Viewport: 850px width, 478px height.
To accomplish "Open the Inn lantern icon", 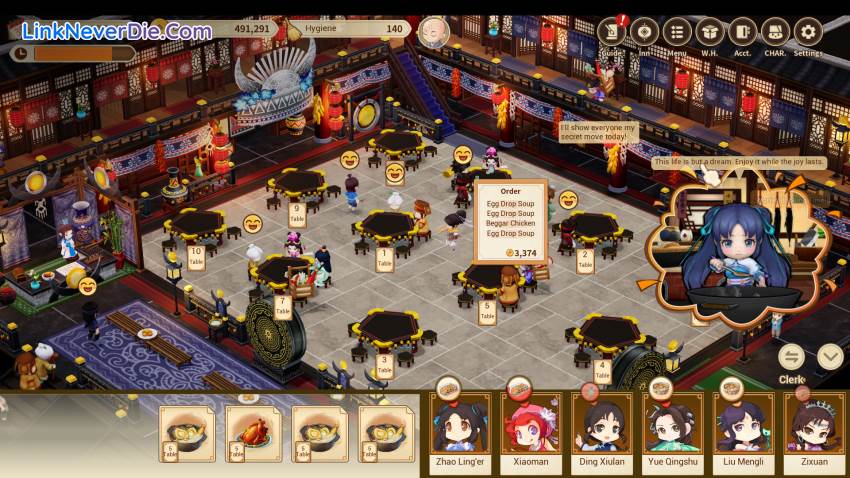I will point(644,31).
